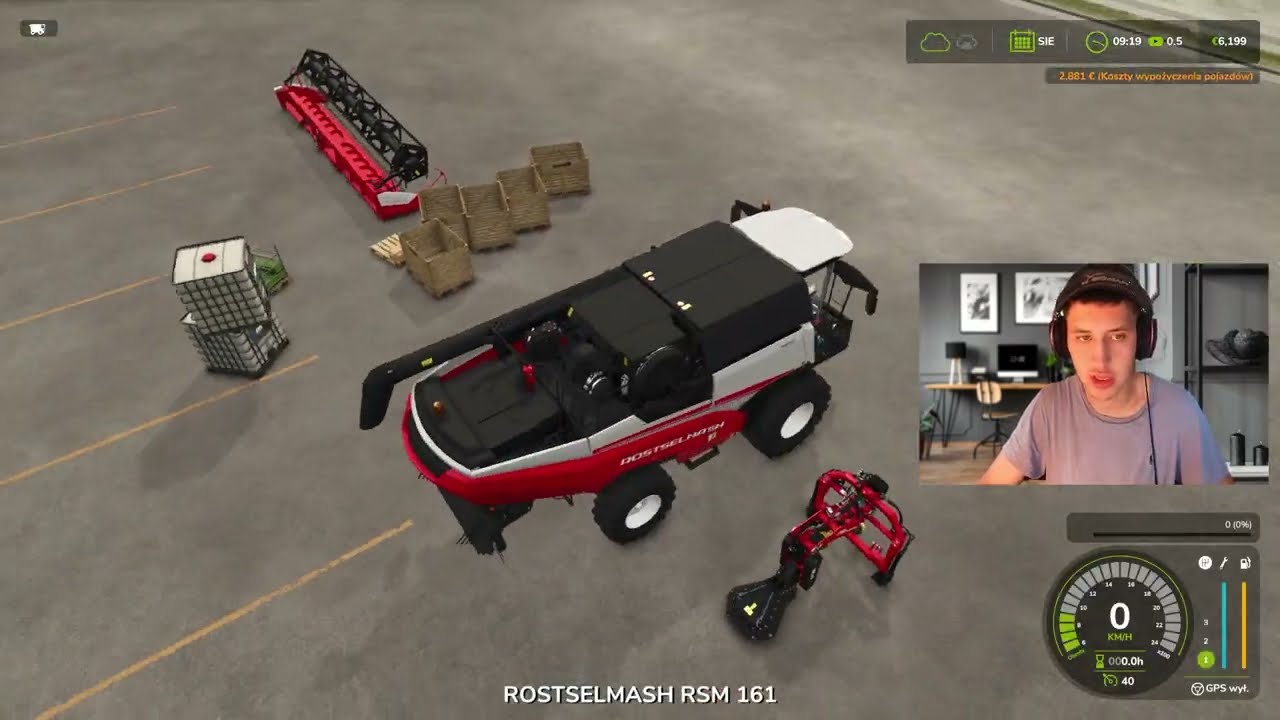Image resolution: width=1280 pixels, height=720 pixels.
Task: Click the green time speed play icon
Action: [x=1156, y=42]
